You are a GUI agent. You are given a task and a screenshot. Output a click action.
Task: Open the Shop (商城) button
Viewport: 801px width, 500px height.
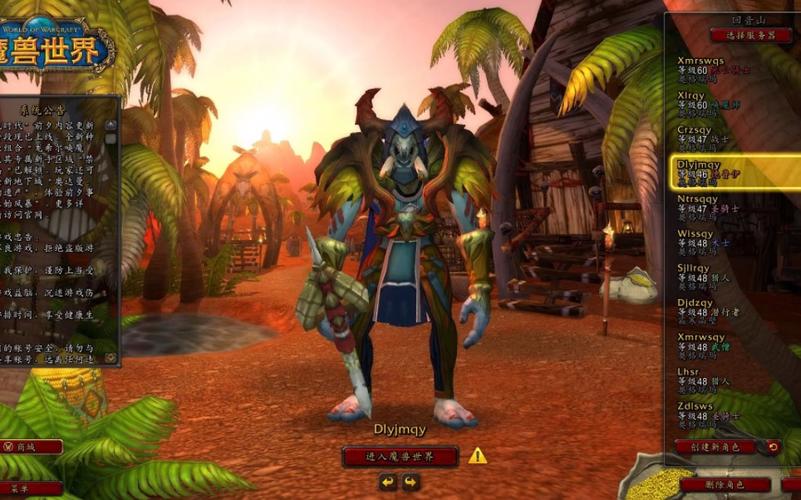click(32, 447)
